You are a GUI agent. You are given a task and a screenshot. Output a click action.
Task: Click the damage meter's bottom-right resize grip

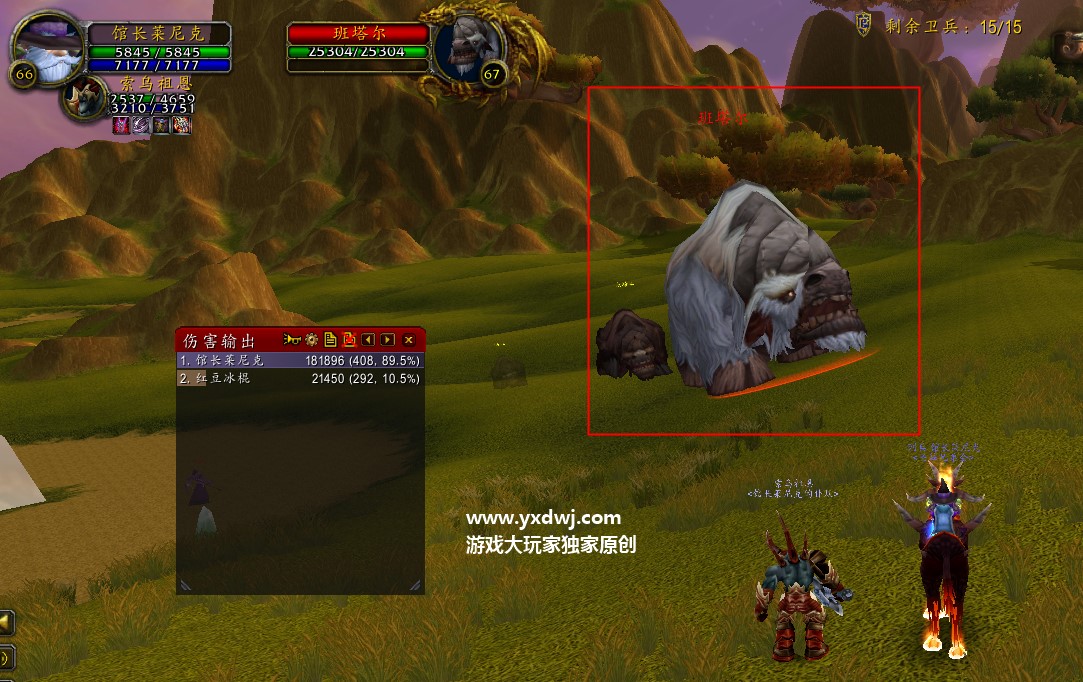click(x=415, y=585)
